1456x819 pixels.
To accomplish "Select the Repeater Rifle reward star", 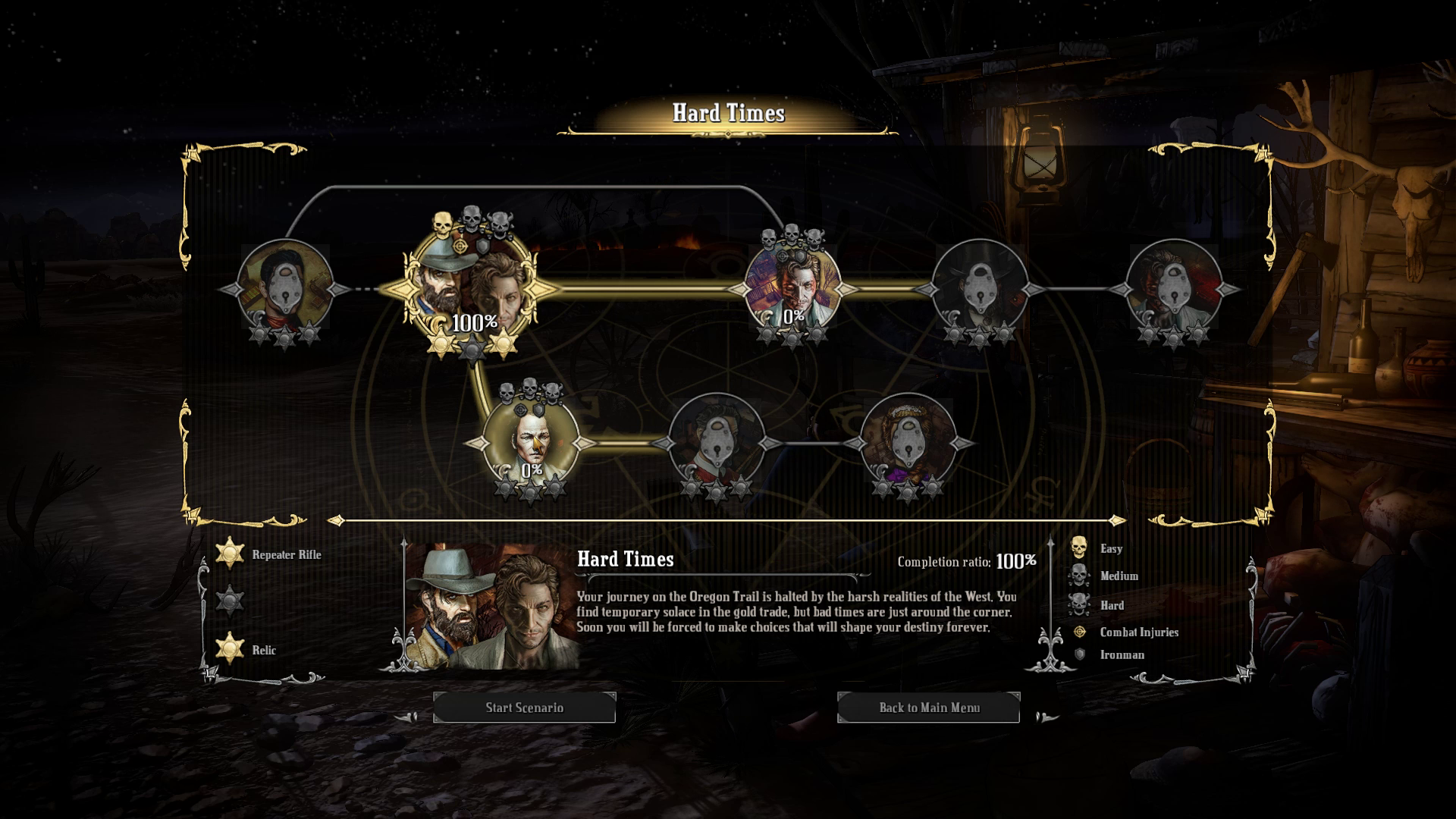I will click(229, 554).
